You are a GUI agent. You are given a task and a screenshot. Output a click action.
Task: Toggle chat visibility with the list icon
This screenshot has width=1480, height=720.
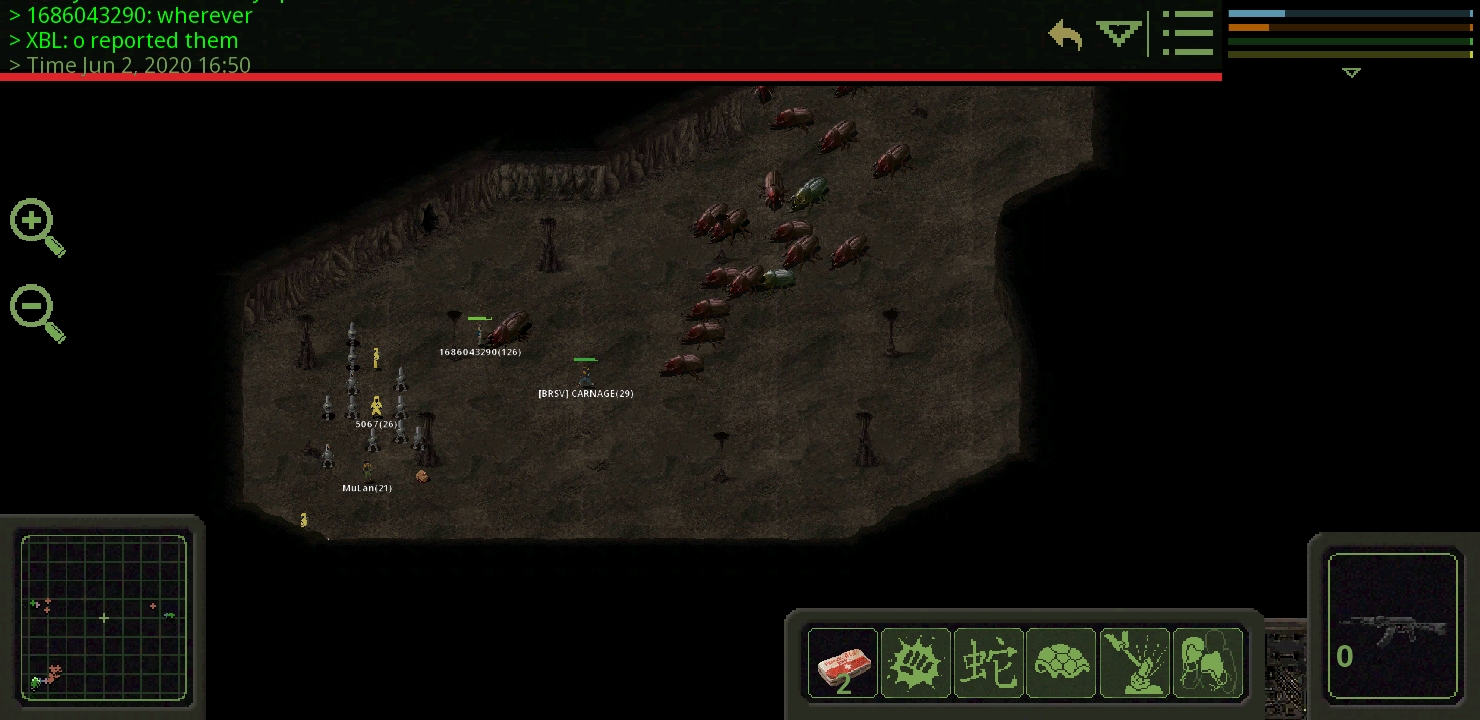[x=1188, y=33]
